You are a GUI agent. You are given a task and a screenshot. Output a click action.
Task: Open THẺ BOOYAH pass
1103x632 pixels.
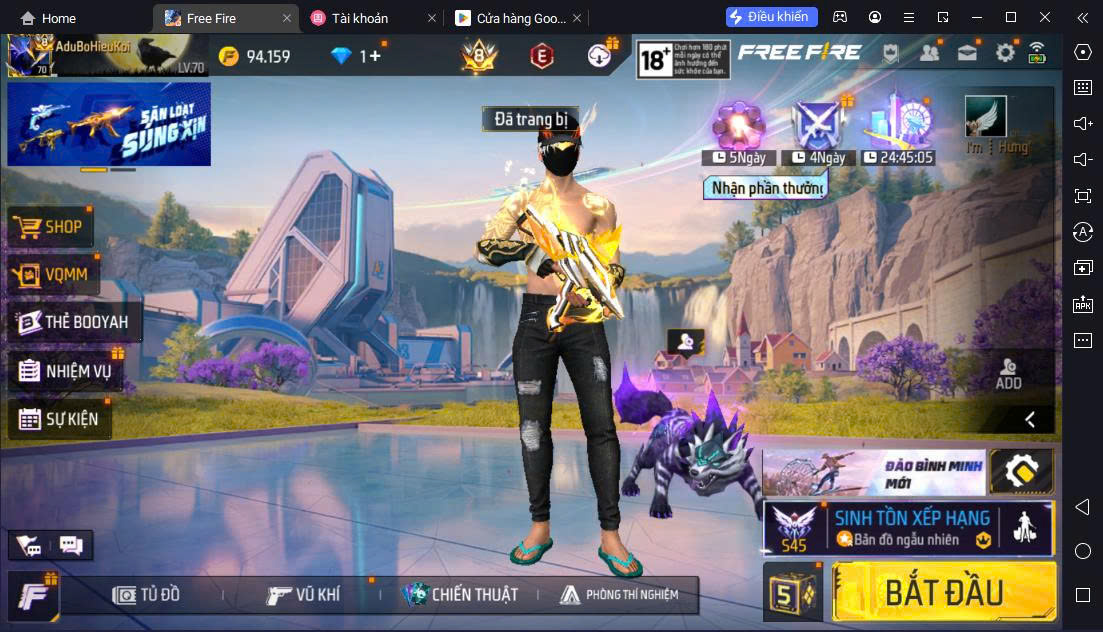tap(74, 322)
